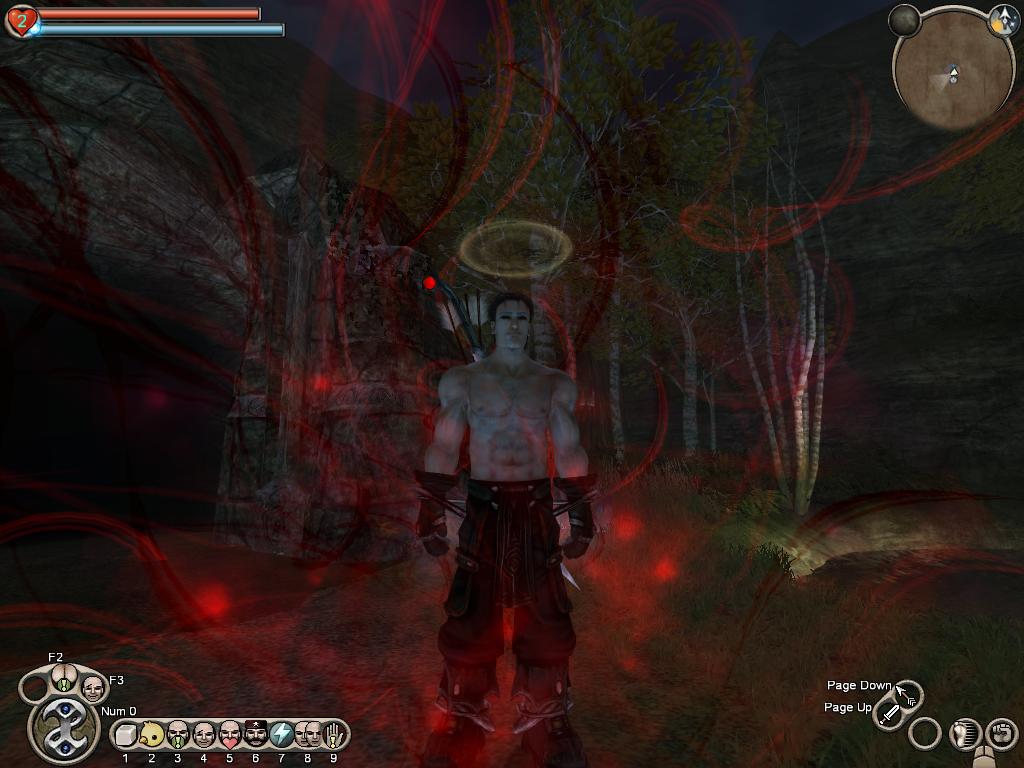Equip the sword melee weapon
The width and height of the screenshot is (1024, 768).
pos(889,714)
